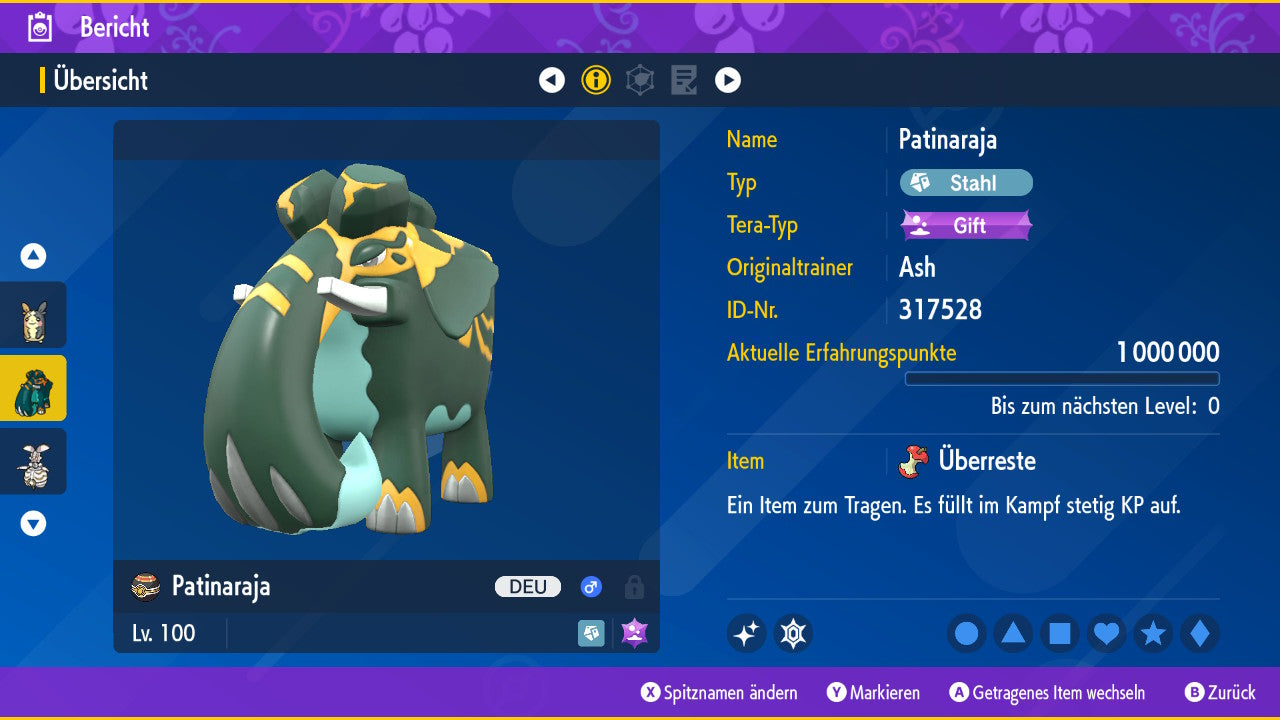Click the sparkle ribbon icon
Screen dimensions: 1280x720
point(746,634)
